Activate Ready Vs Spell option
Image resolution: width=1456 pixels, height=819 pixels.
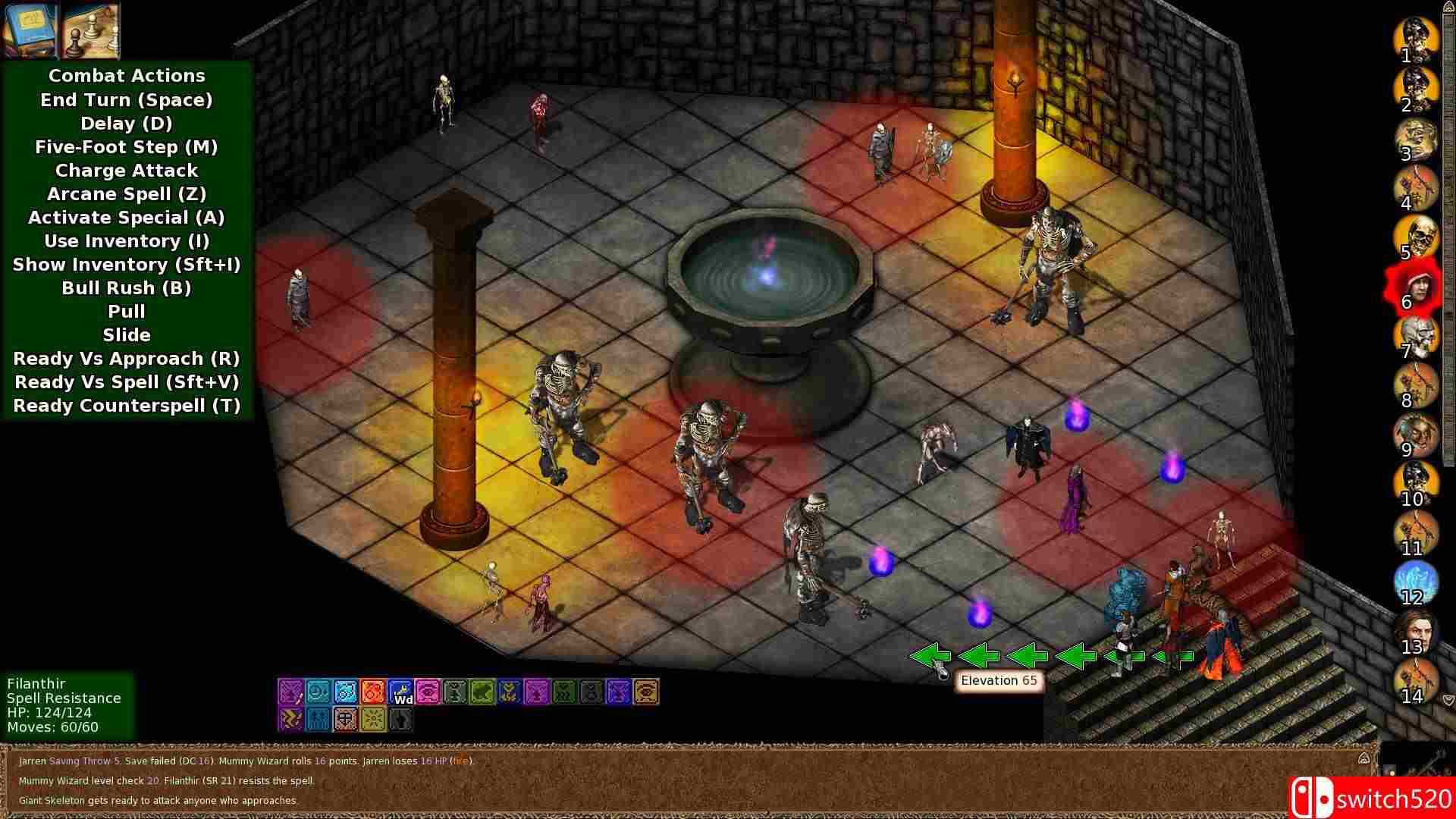pos(127,382)
